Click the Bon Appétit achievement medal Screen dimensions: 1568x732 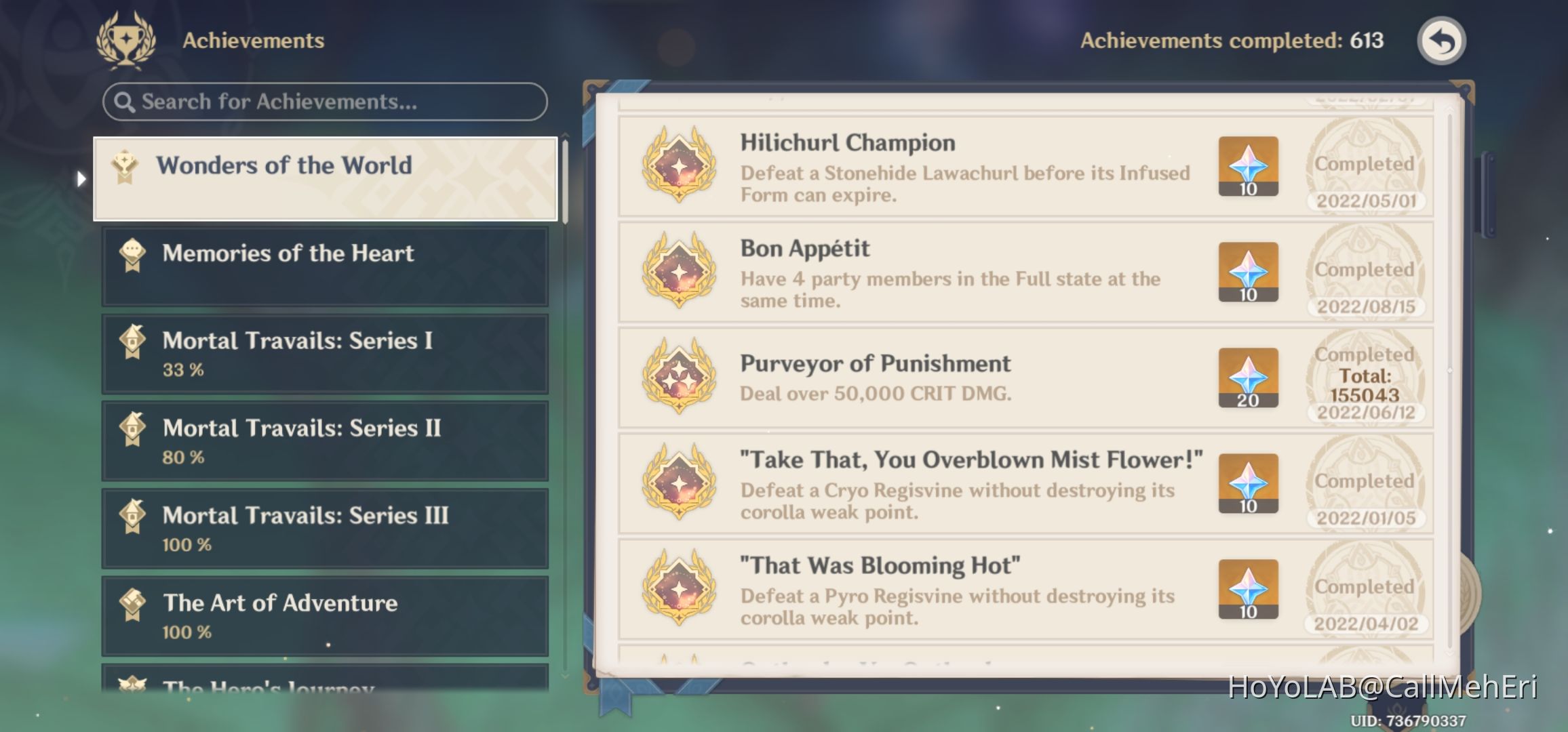coord(678,273)
